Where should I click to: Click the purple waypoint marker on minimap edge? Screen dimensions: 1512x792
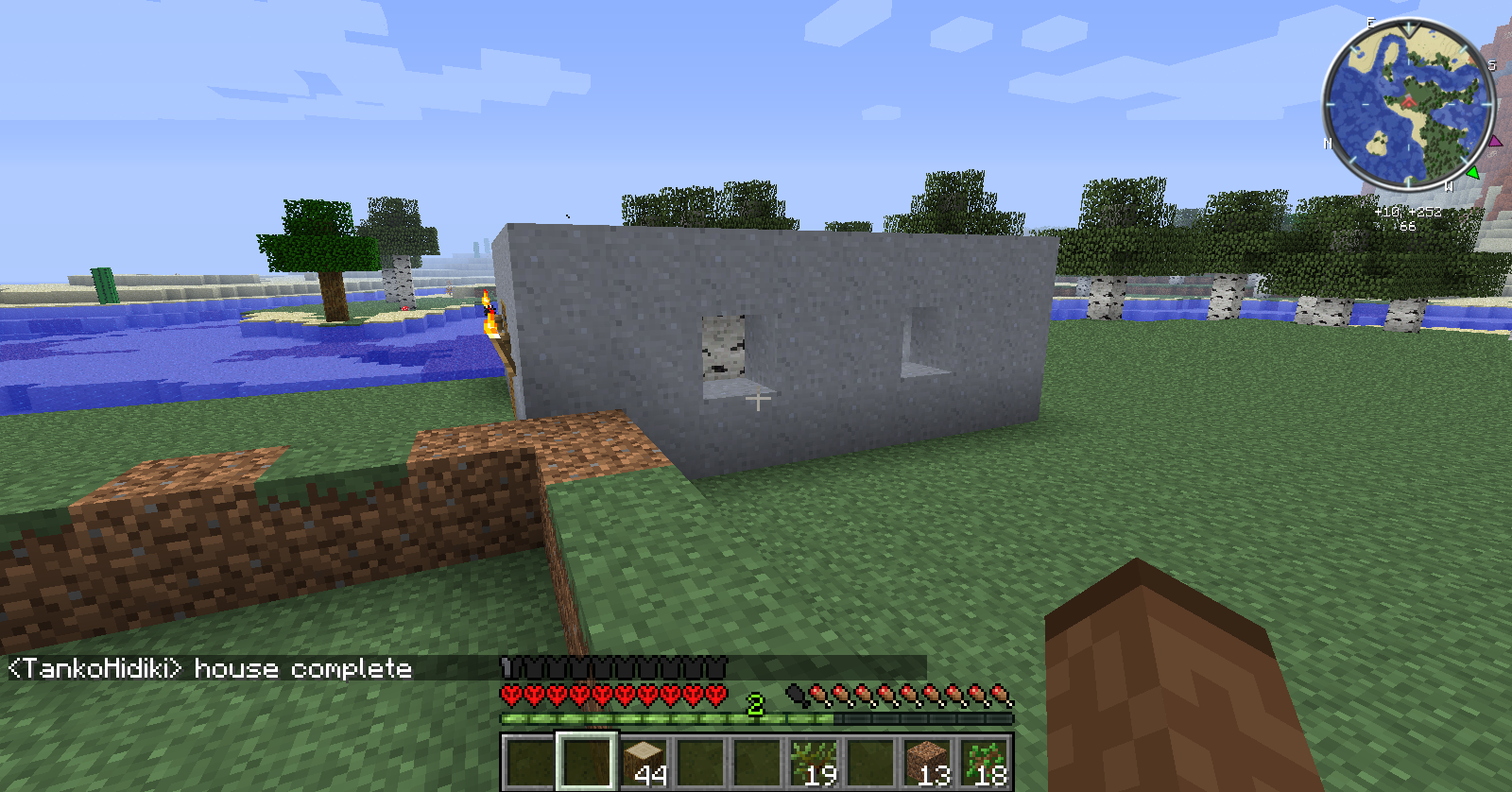(x=1495, y=142)
